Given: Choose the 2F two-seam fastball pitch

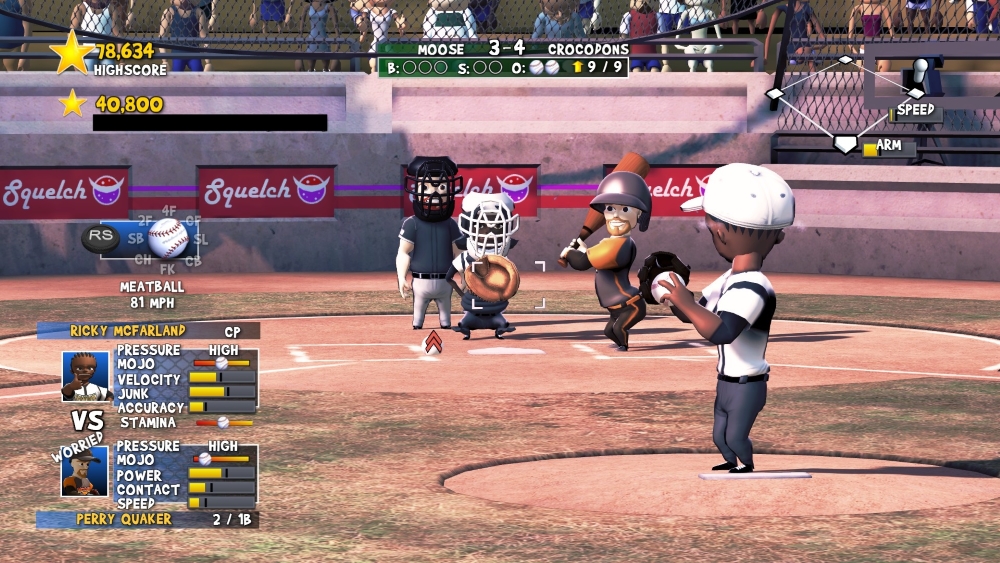Looking at the screenshot, I should [x=146, y=220].
